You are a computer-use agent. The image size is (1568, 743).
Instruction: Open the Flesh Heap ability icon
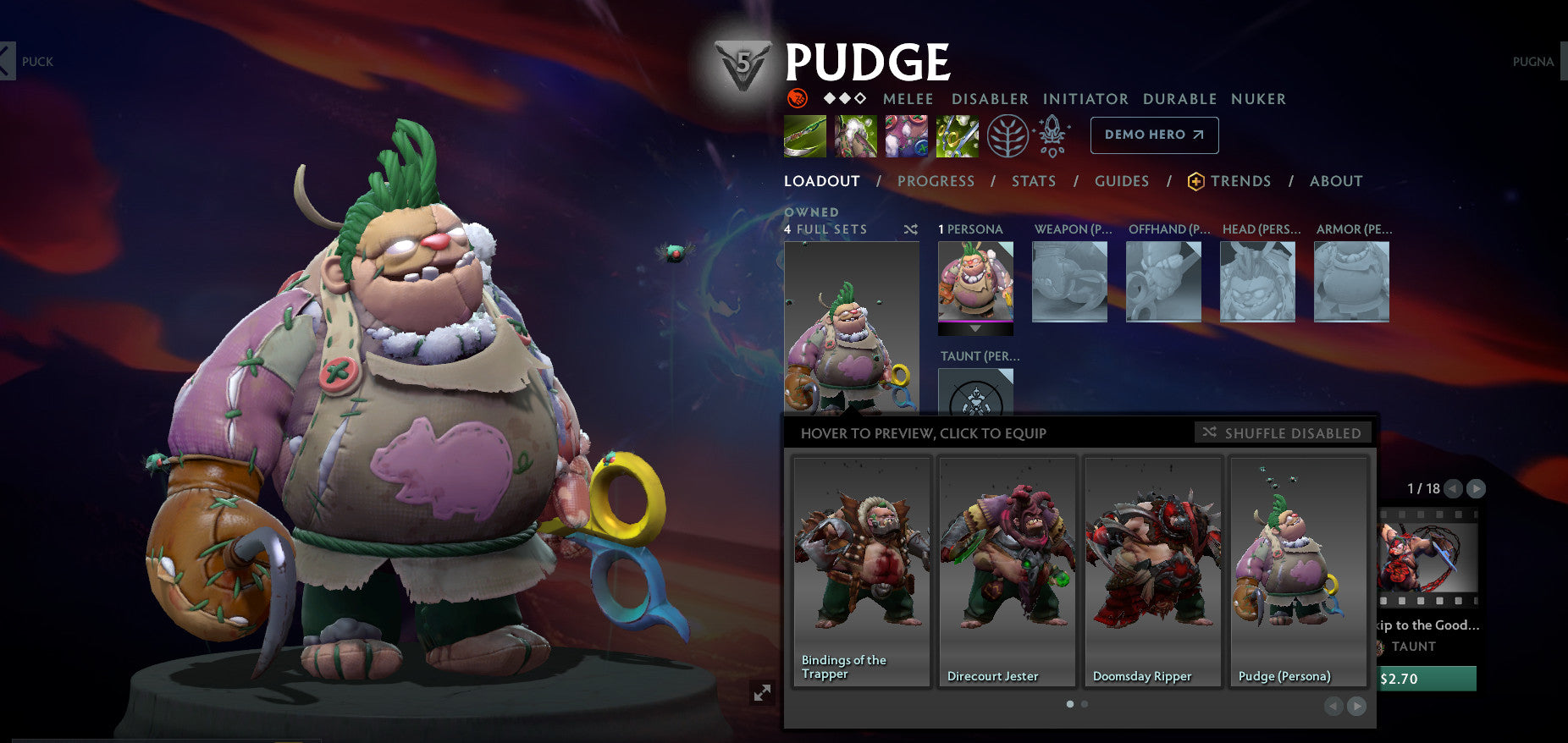[x=906, y=135]
